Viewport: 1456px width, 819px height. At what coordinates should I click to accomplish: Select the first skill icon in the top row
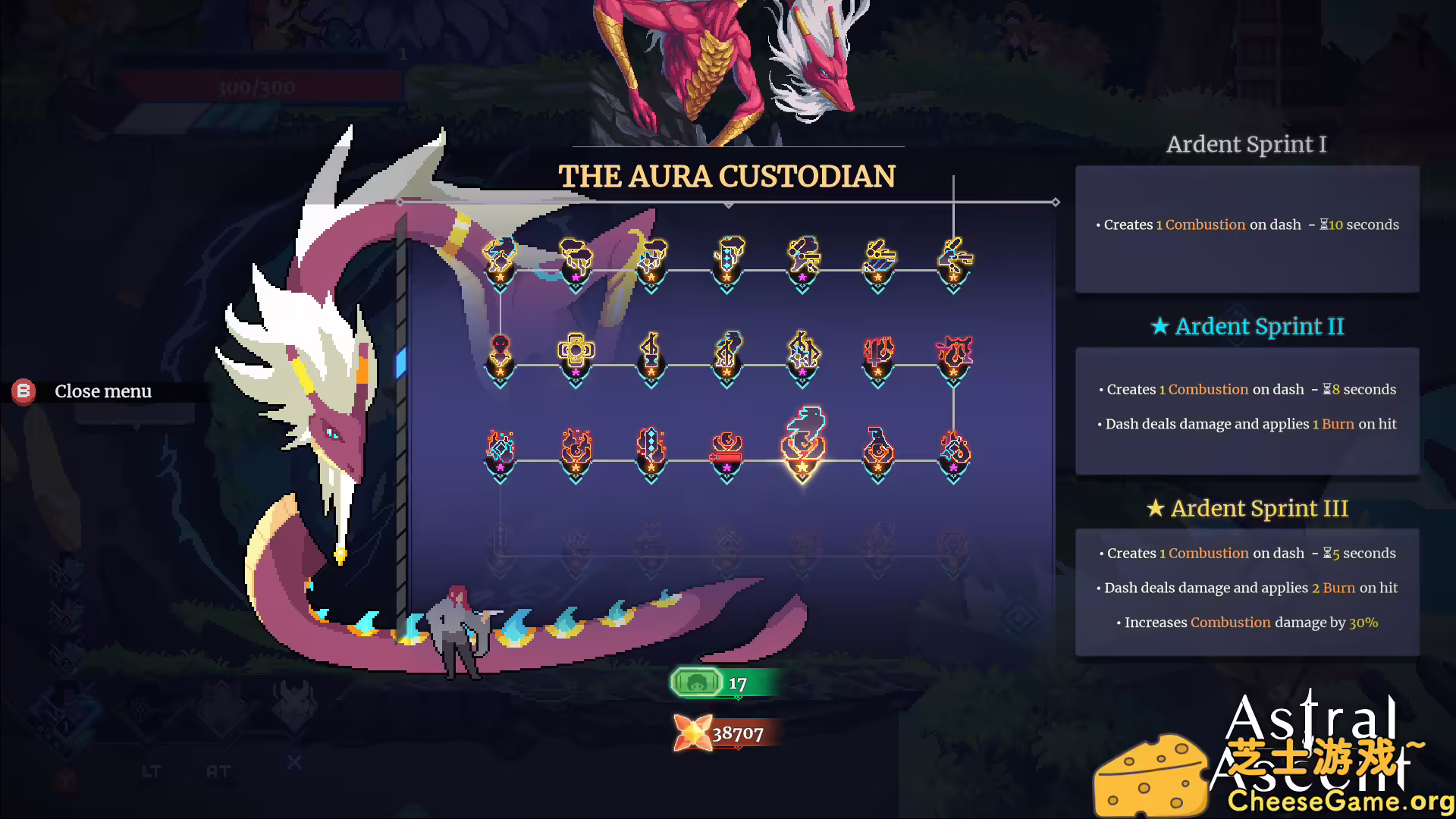[x=499, y=258]
